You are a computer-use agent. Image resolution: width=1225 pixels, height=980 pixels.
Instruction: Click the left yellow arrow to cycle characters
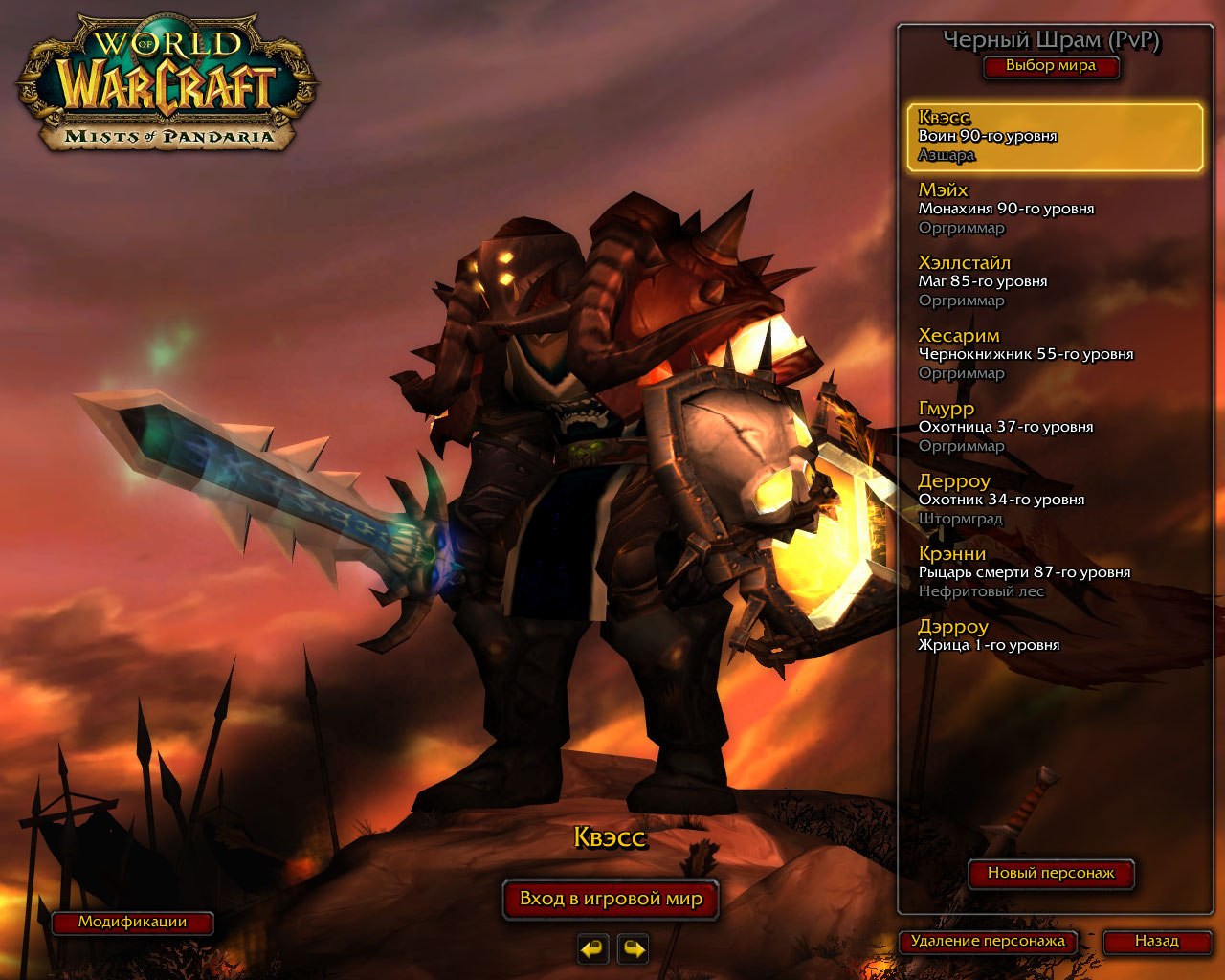591,949
